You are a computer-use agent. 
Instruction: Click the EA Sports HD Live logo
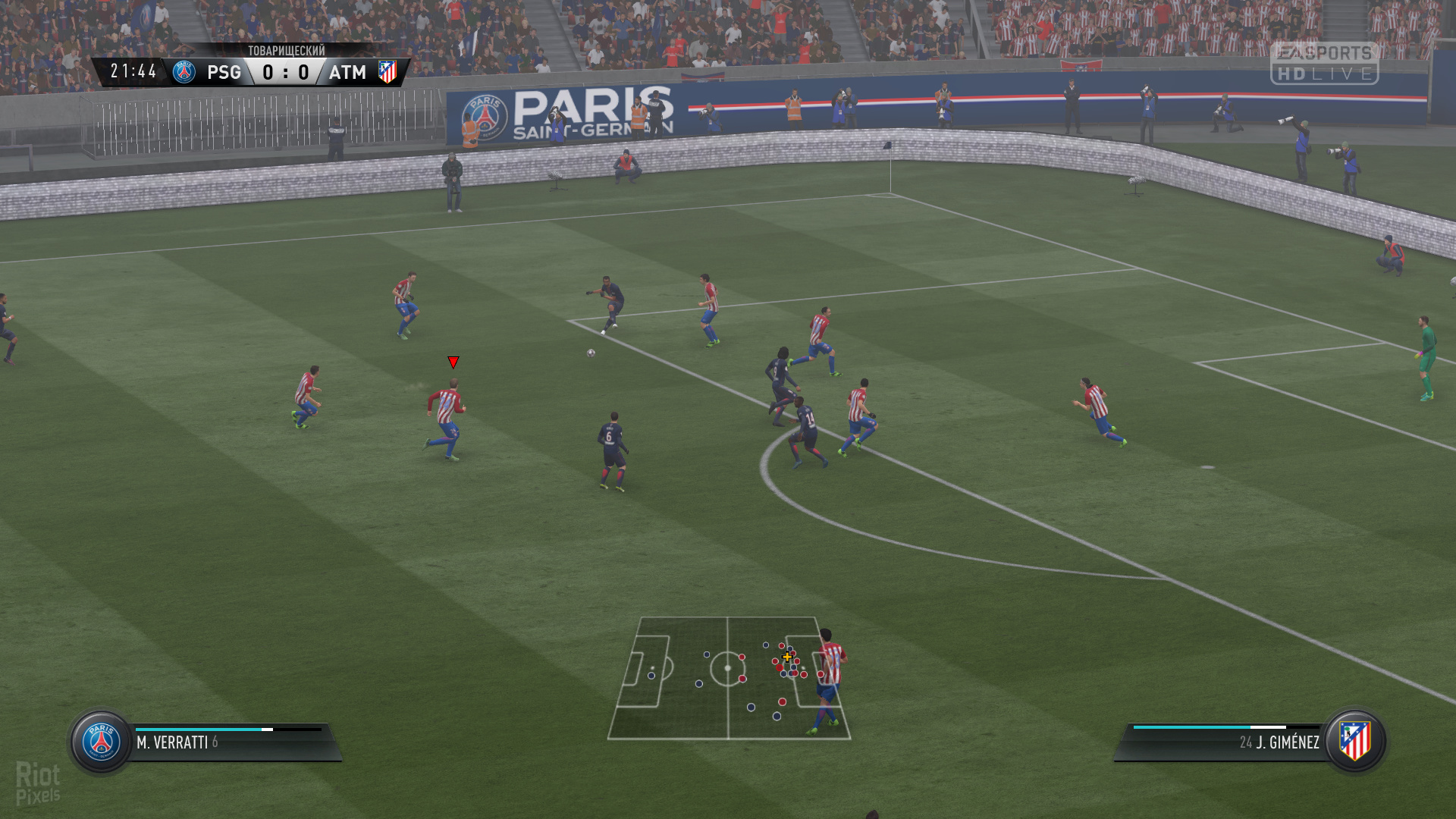point(1324,63)
